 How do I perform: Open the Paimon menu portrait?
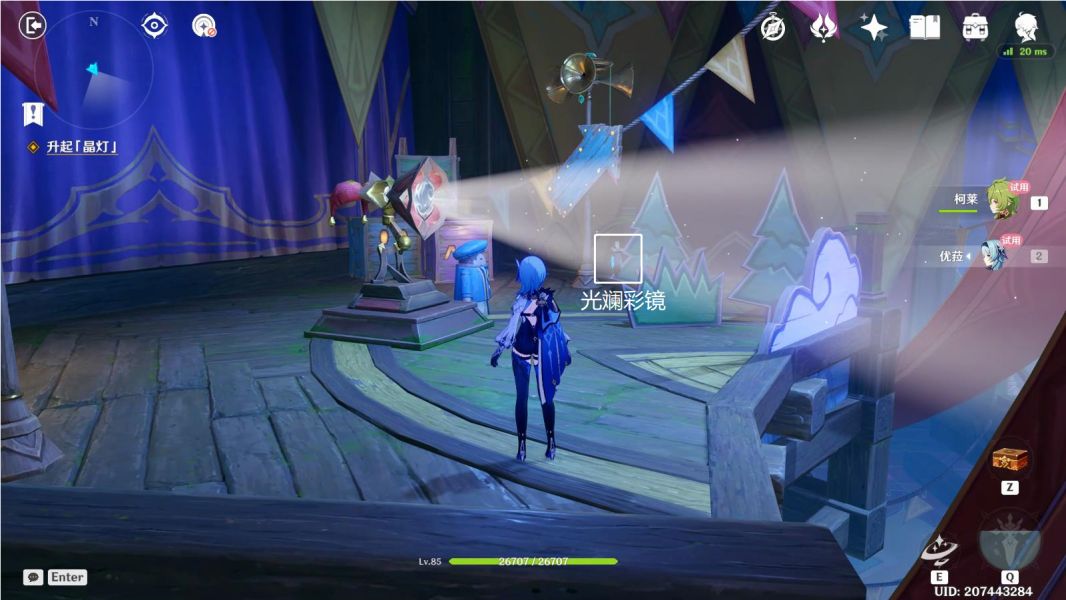pos(1026,26)
